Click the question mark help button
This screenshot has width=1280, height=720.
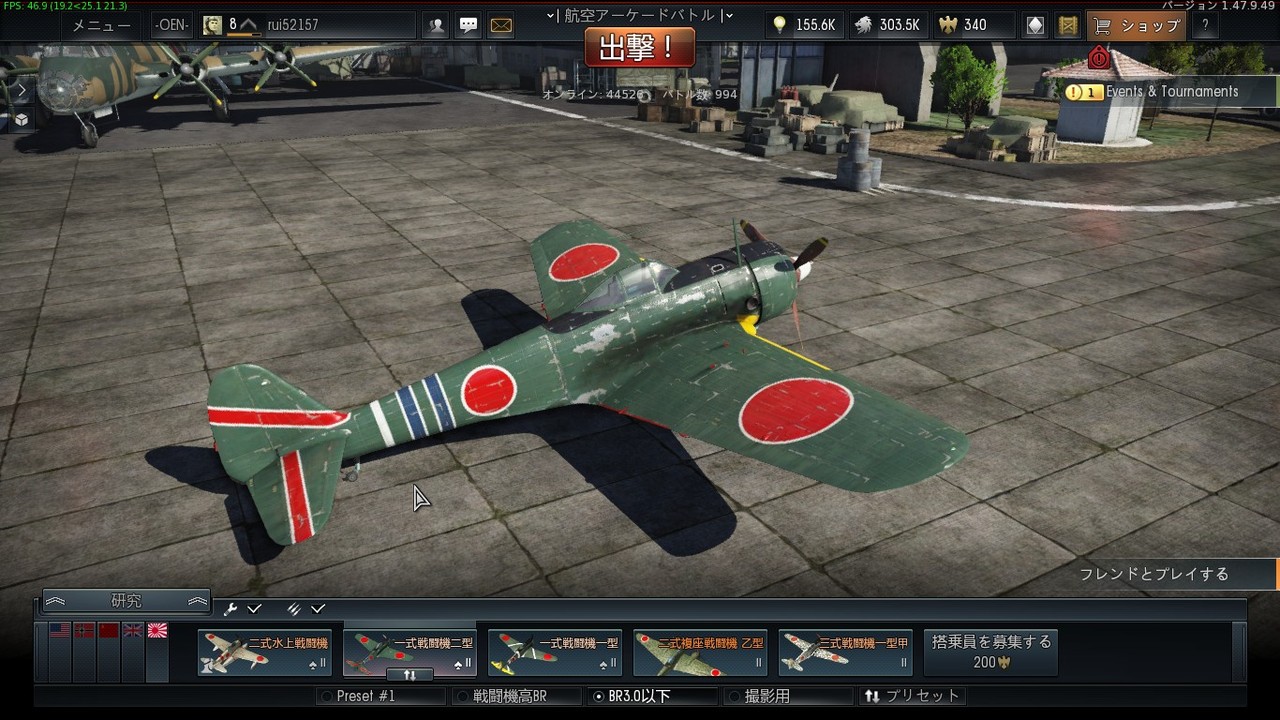[1205, 26]
